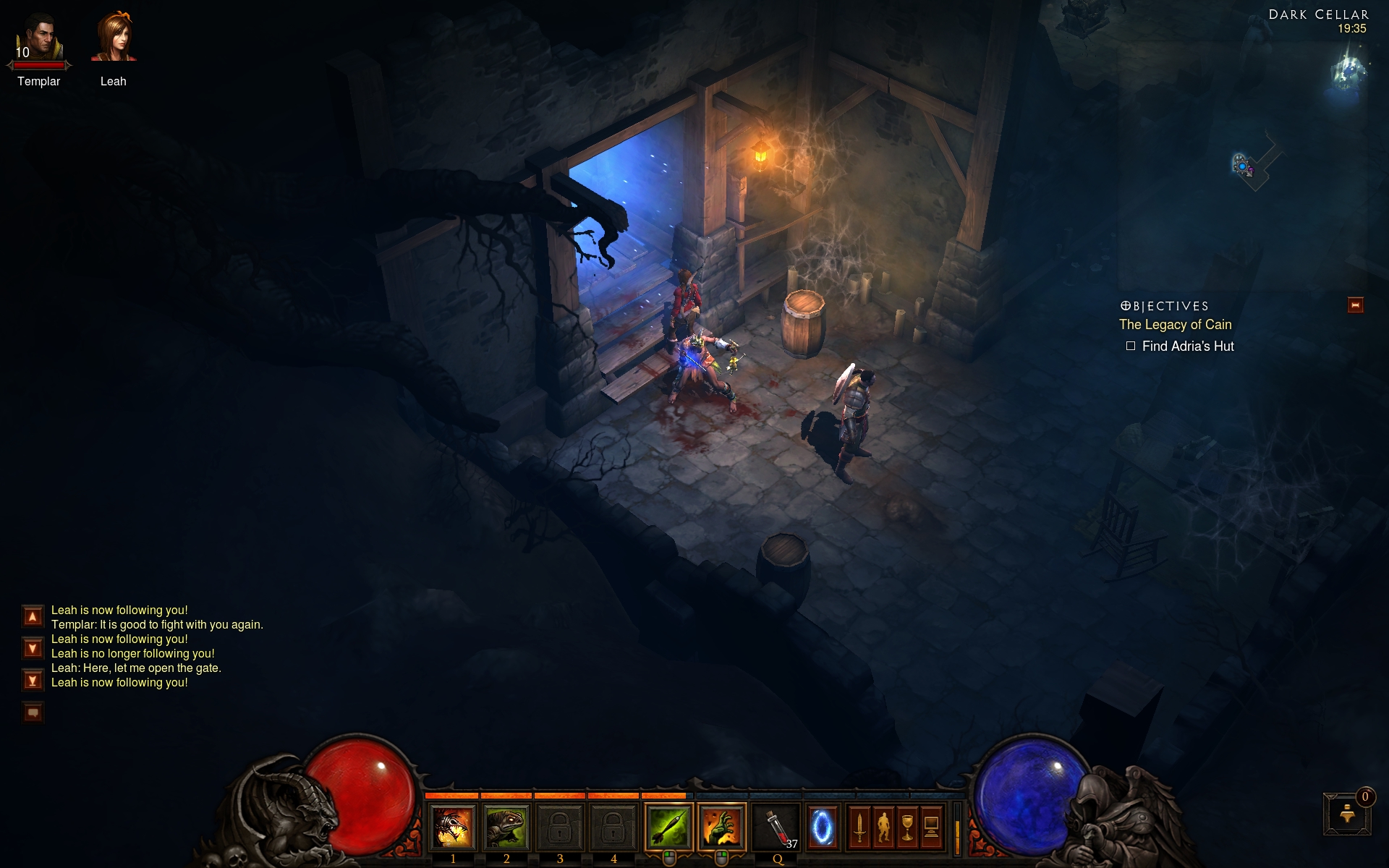Click the Templar follower portrait
Image resolution: width=1389 pixels, height=868 pixels.
tap(40, 38)
